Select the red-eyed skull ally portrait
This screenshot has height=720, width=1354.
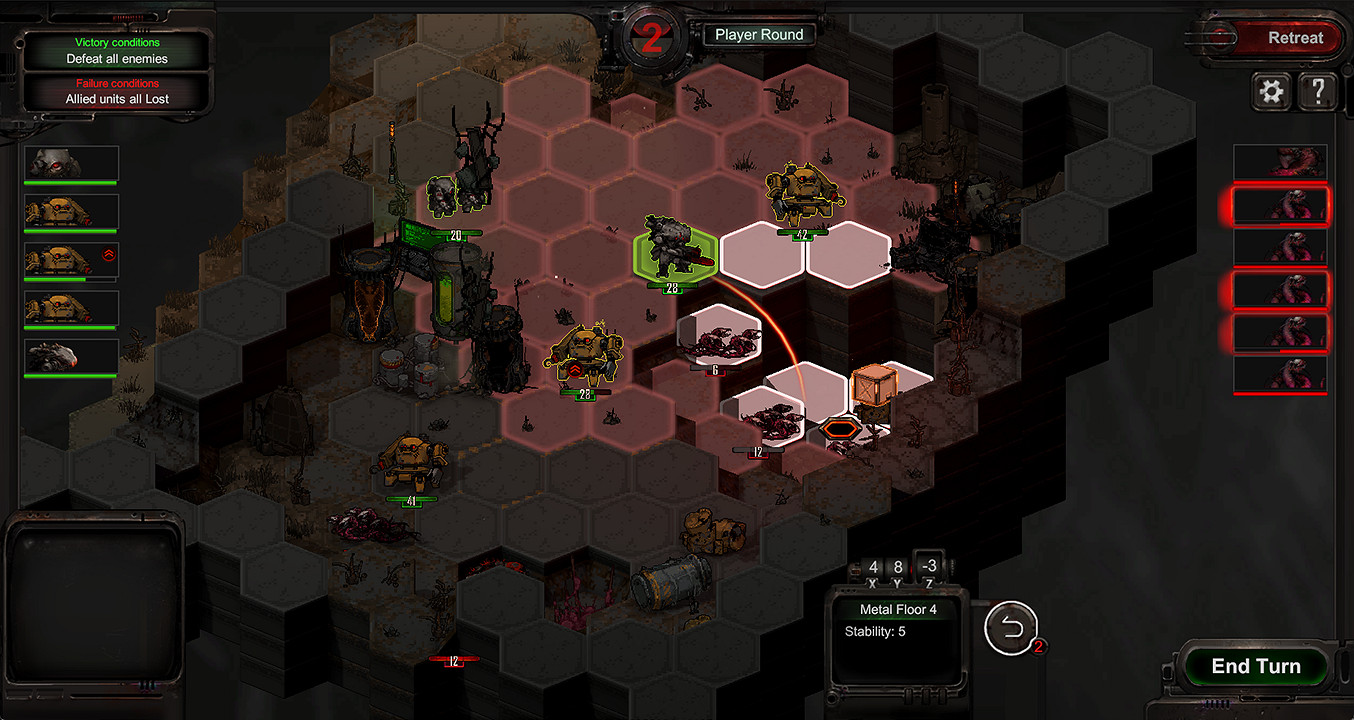pos(72,163)
